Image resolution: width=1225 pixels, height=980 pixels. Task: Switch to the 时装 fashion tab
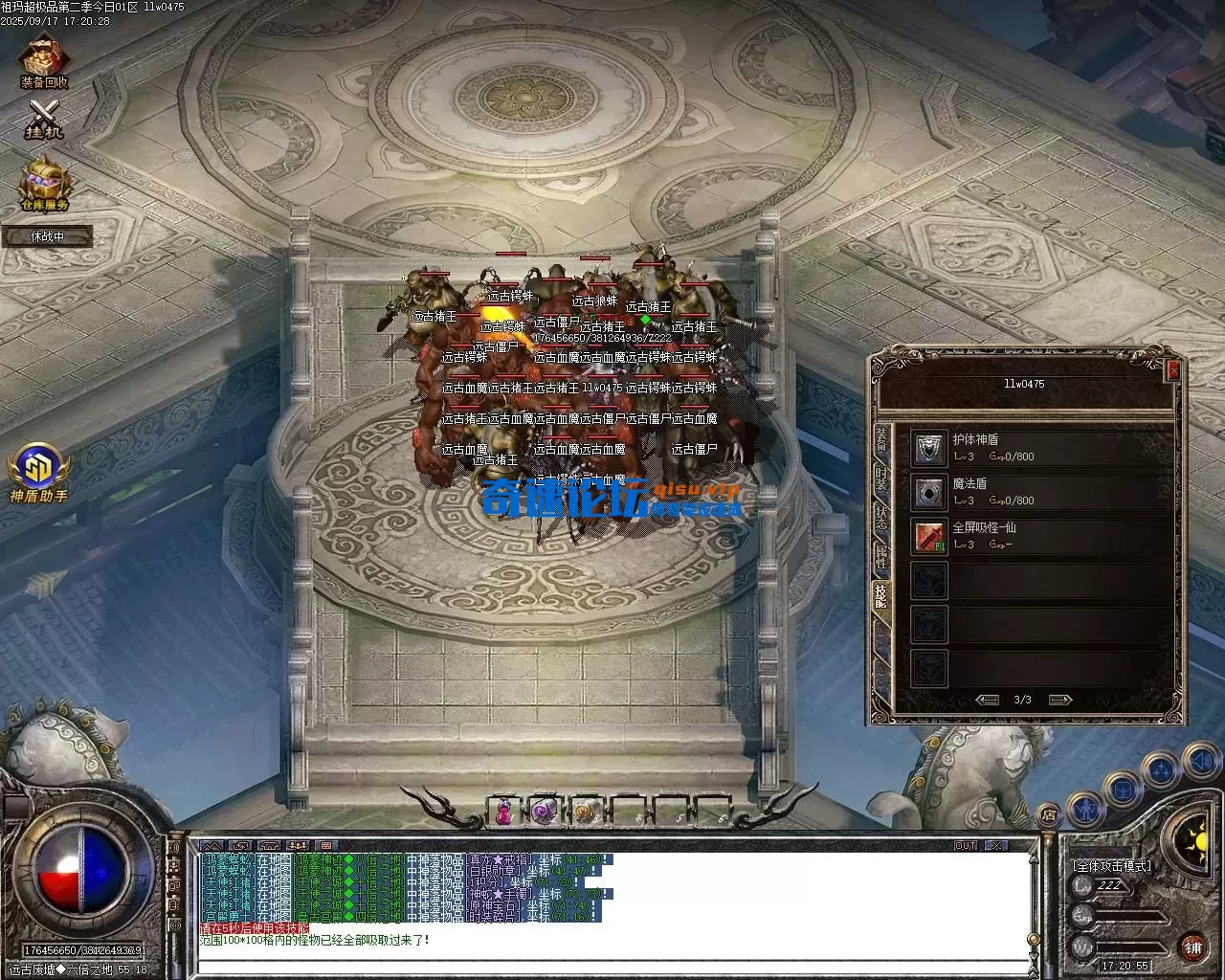click(880, 480)
